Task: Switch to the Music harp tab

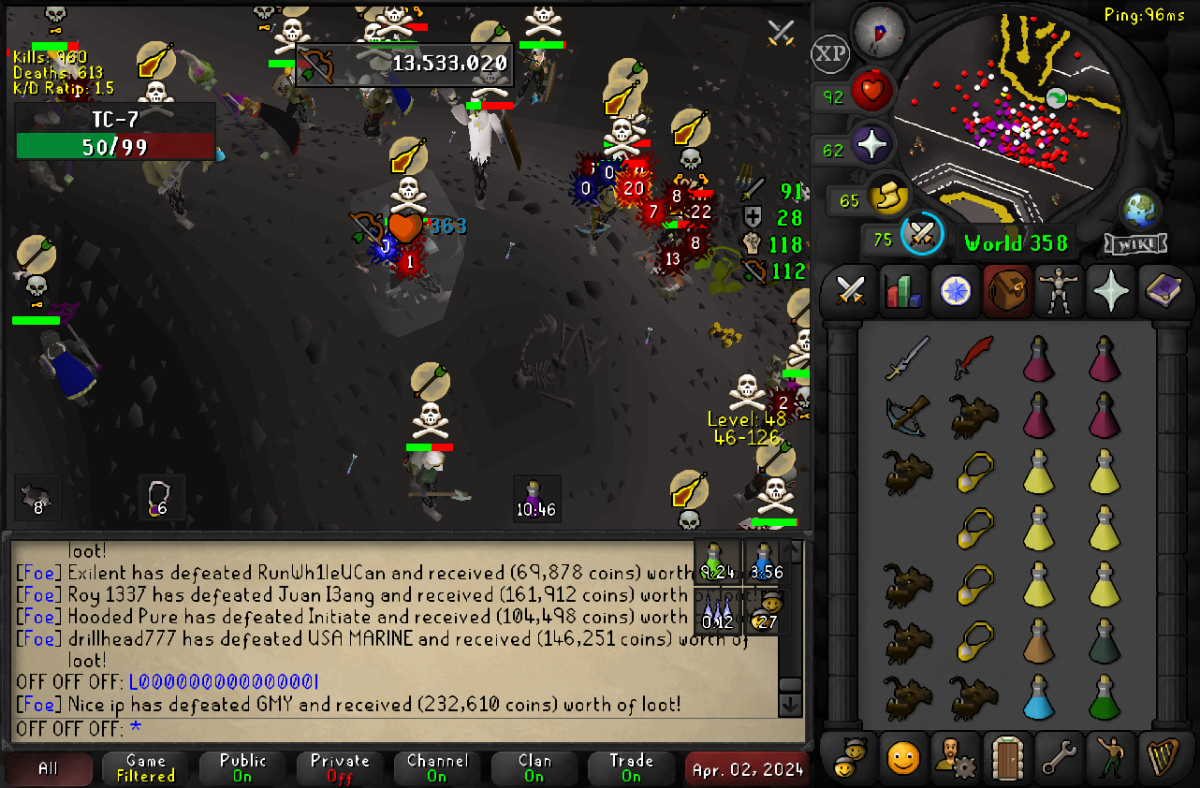Action: (x=1161, y=759)
